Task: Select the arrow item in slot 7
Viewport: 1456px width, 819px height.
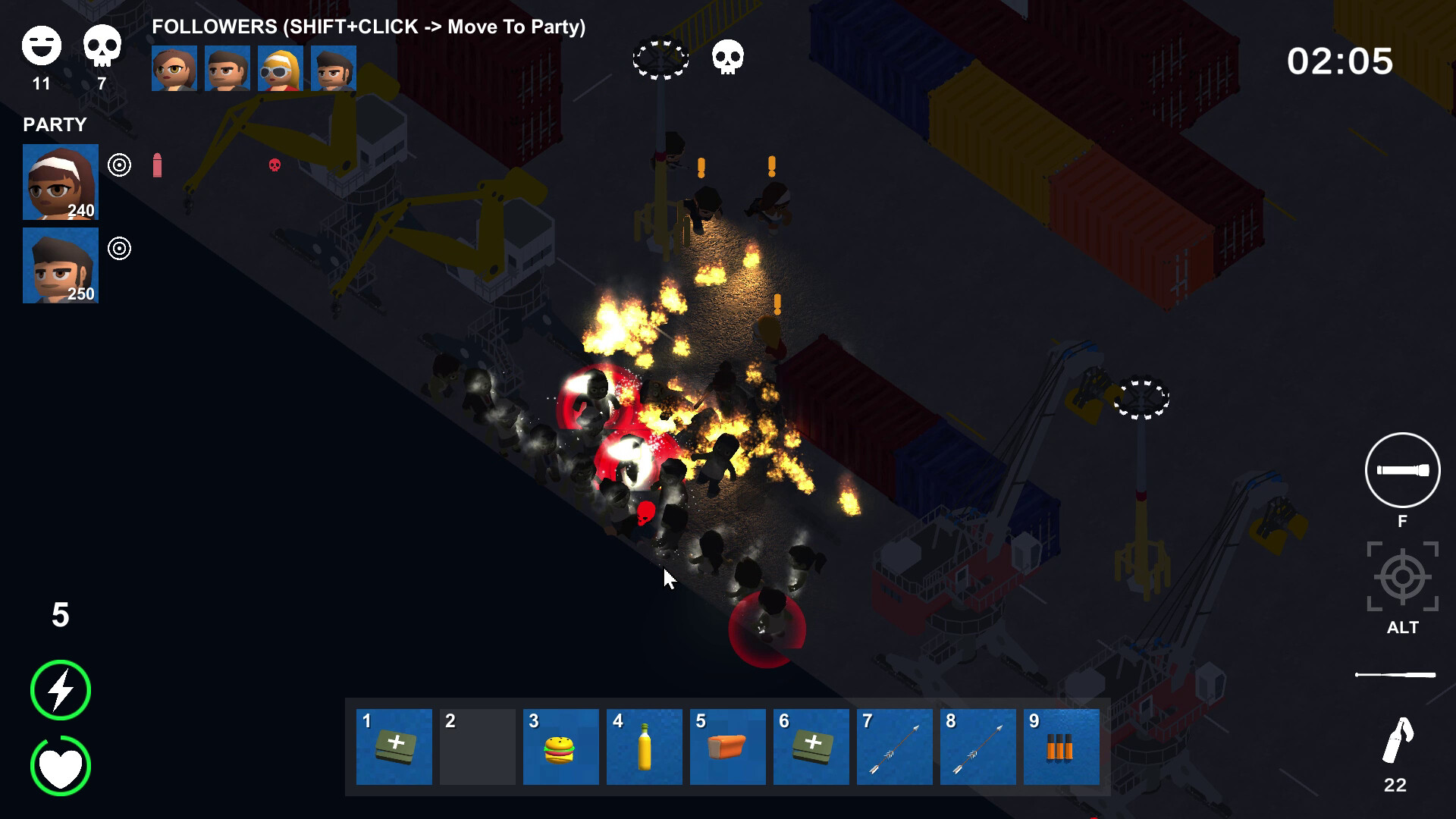Action: tap(894, 747)
